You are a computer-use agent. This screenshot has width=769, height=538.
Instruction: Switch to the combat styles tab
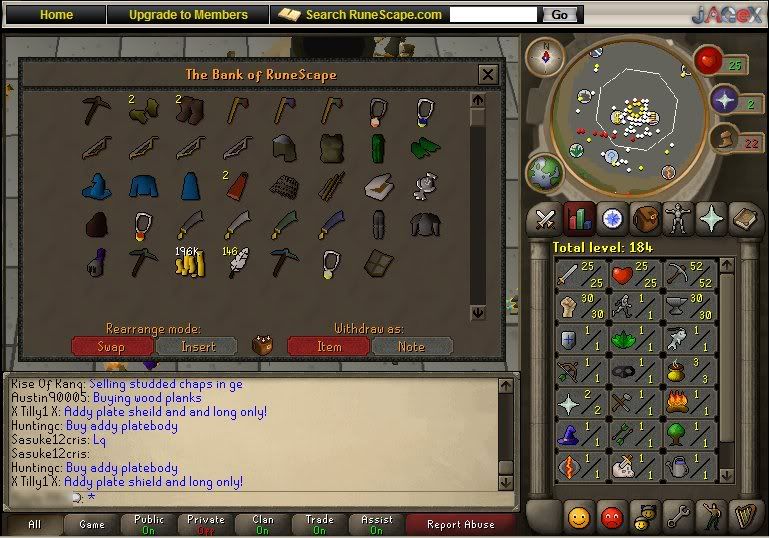tap(544, 219)
